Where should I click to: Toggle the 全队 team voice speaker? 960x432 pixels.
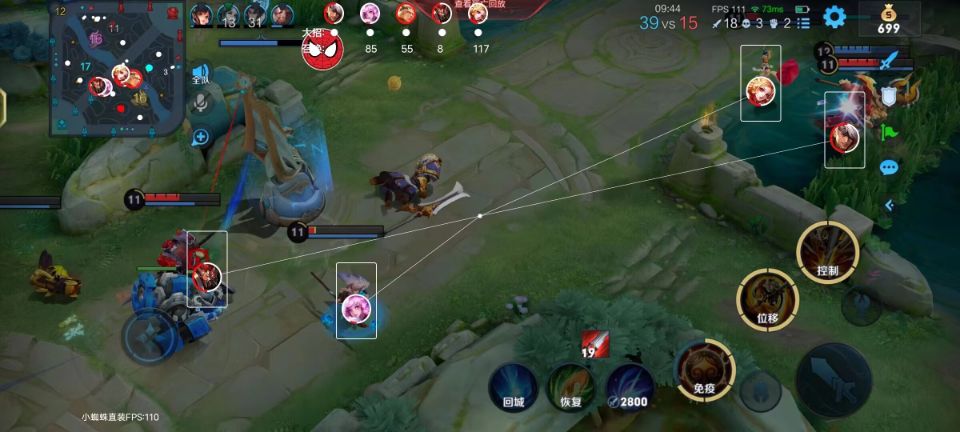[200, 75]
